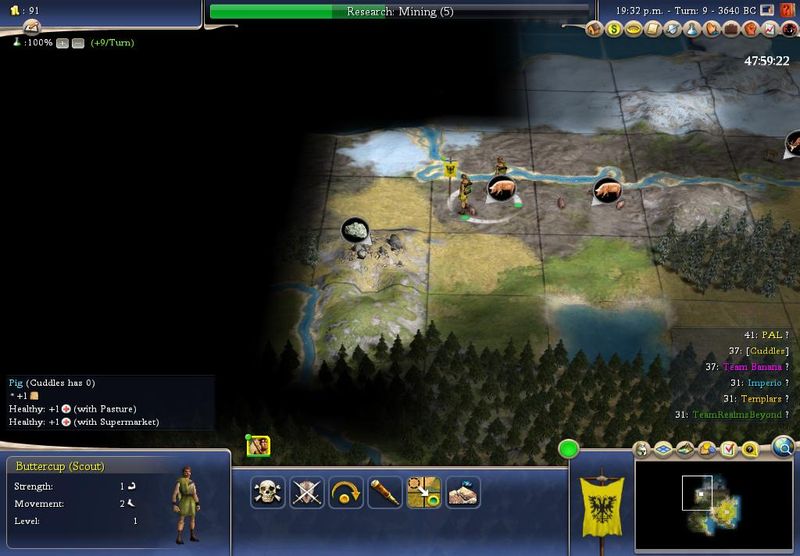This screenshot has height=556, width=800.
Task: Select the Buttercup scout unit icon
Action: [259, 447]
